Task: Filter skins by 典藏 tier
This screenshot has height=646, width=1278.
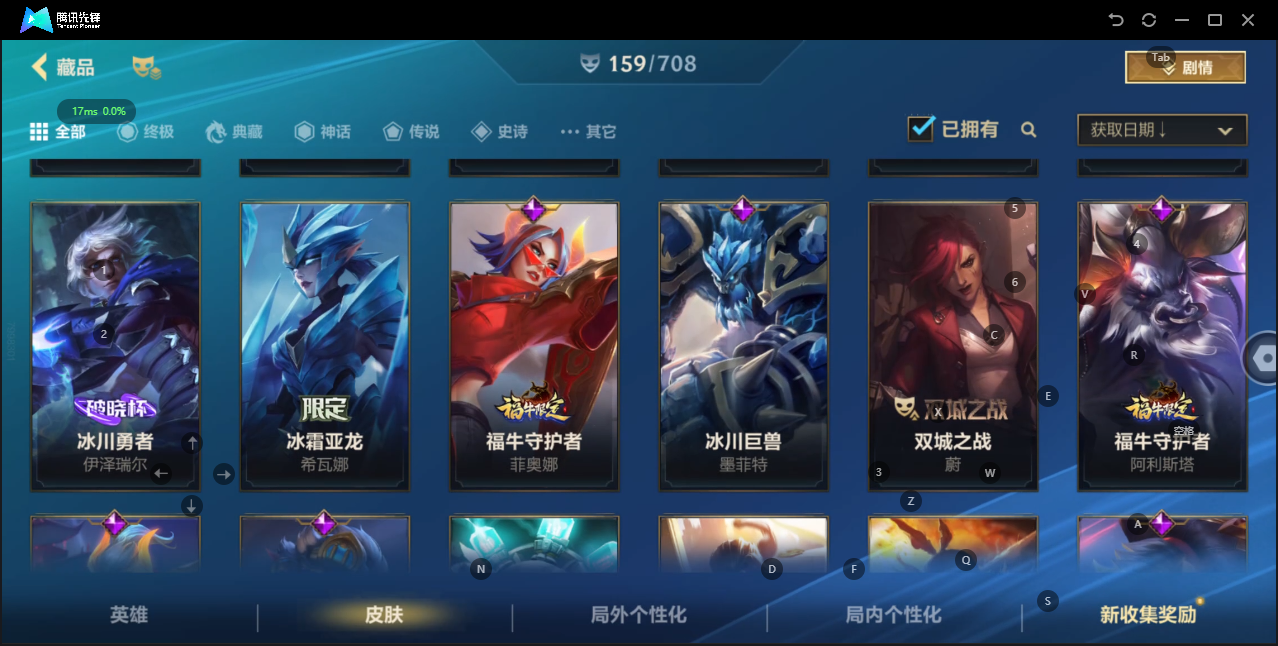Action: pyautogui.click(x=234, y=131)
